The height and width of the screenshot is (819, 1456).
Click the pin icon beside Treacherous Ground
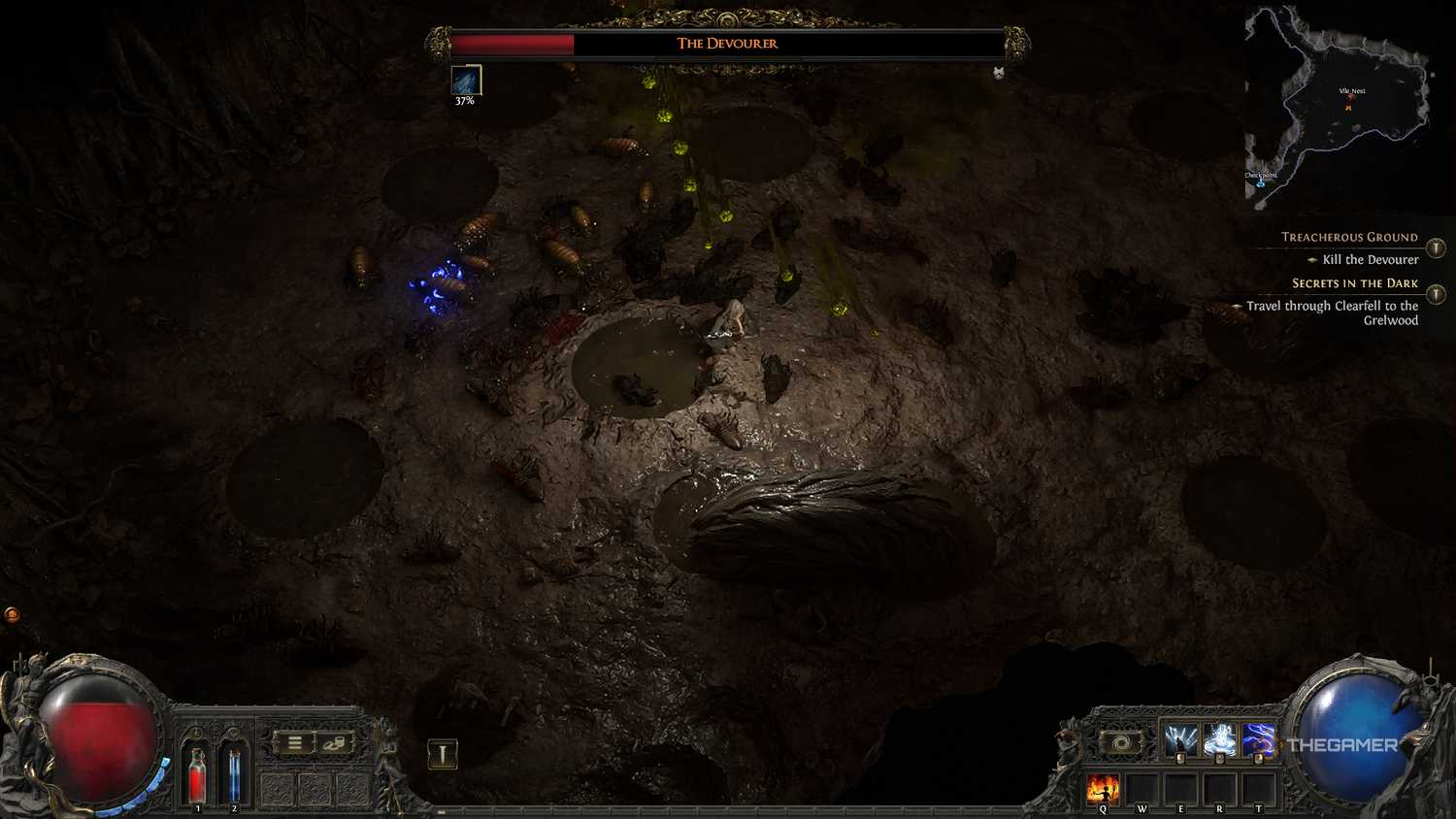click(1436, 248)
